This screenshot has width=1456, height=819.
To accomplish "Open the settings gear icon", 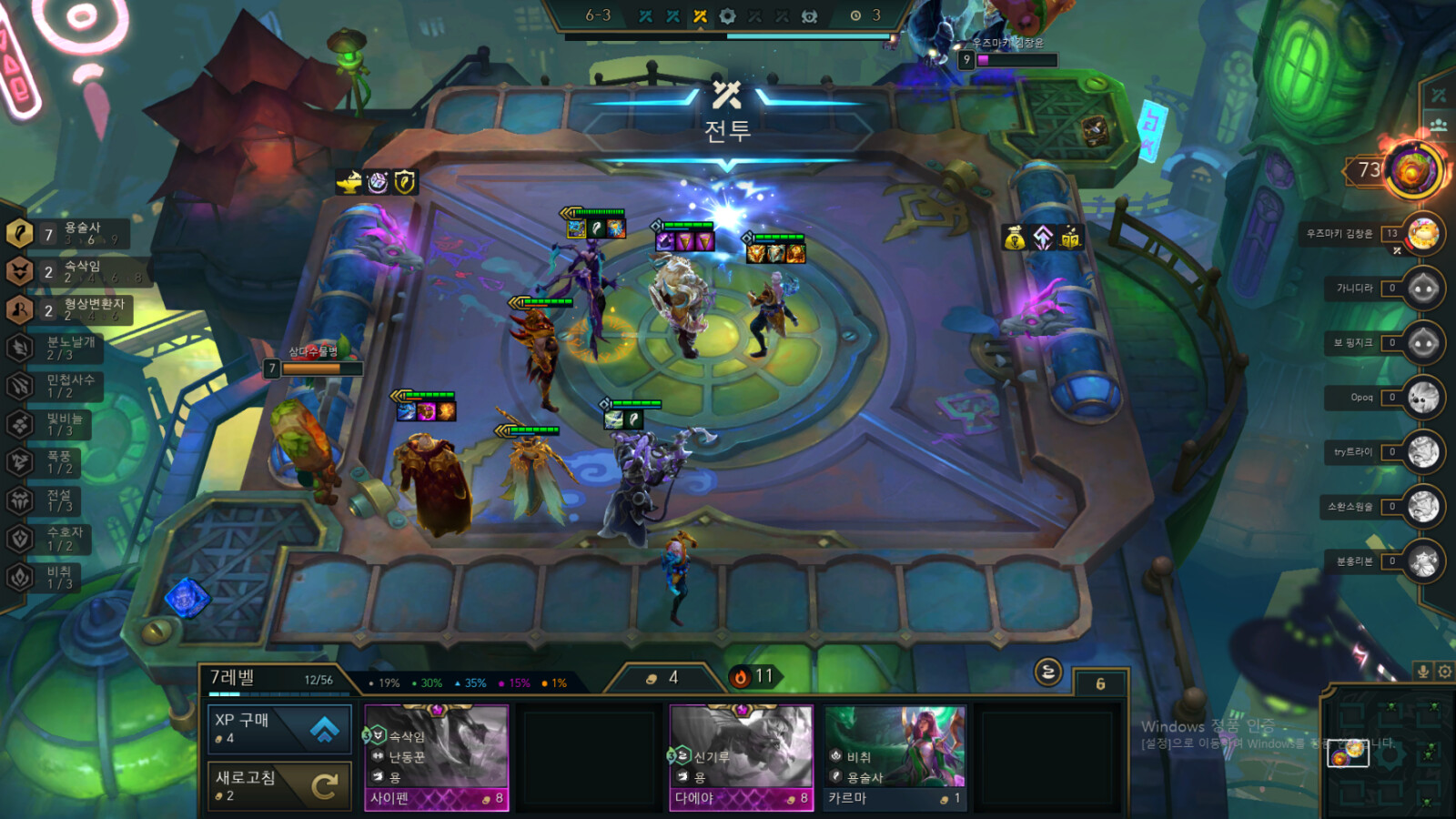I will pos(1444,672).
